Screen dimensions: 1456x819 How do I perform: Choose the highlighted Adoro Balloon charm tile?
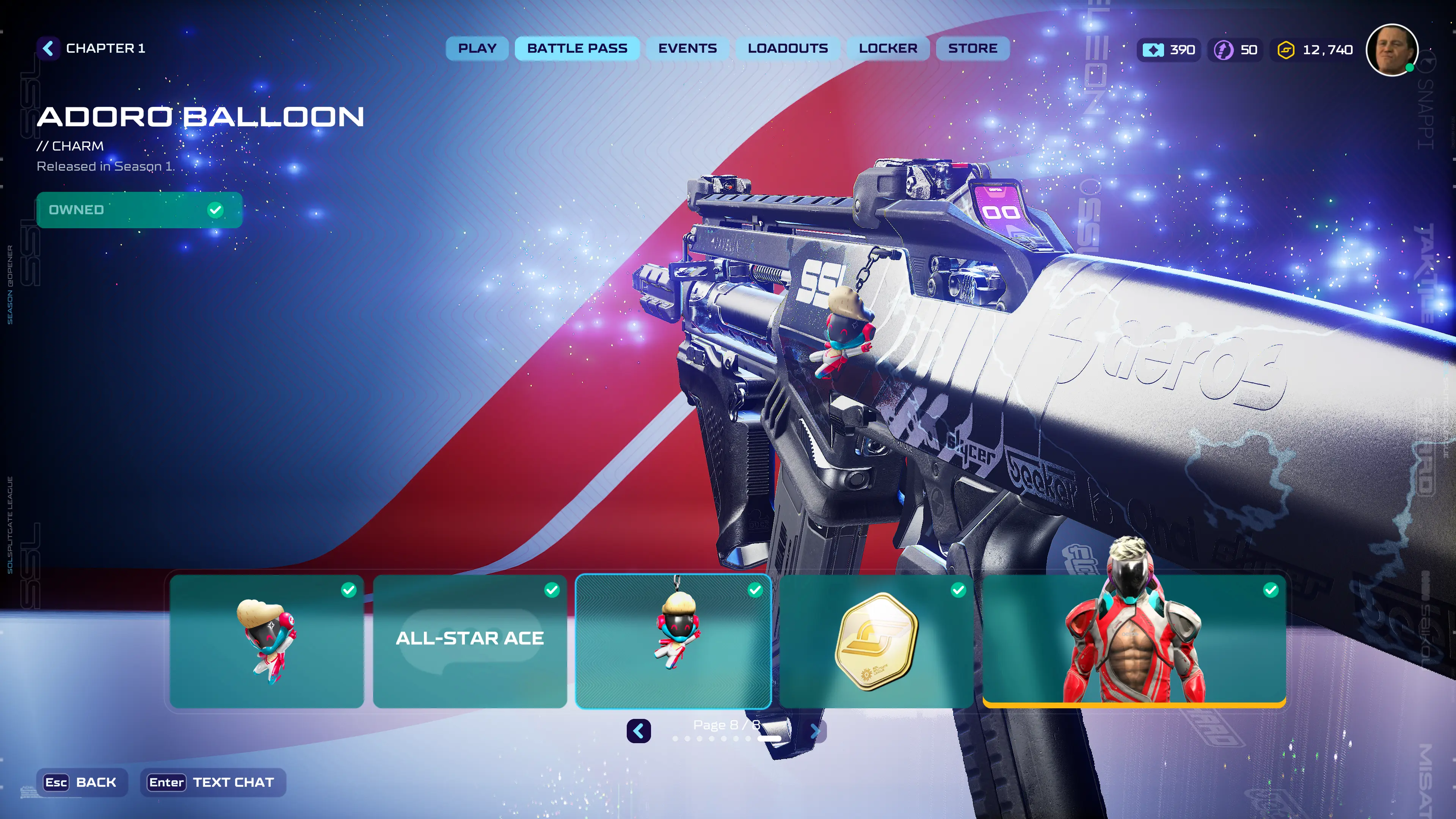pos(673,640)
